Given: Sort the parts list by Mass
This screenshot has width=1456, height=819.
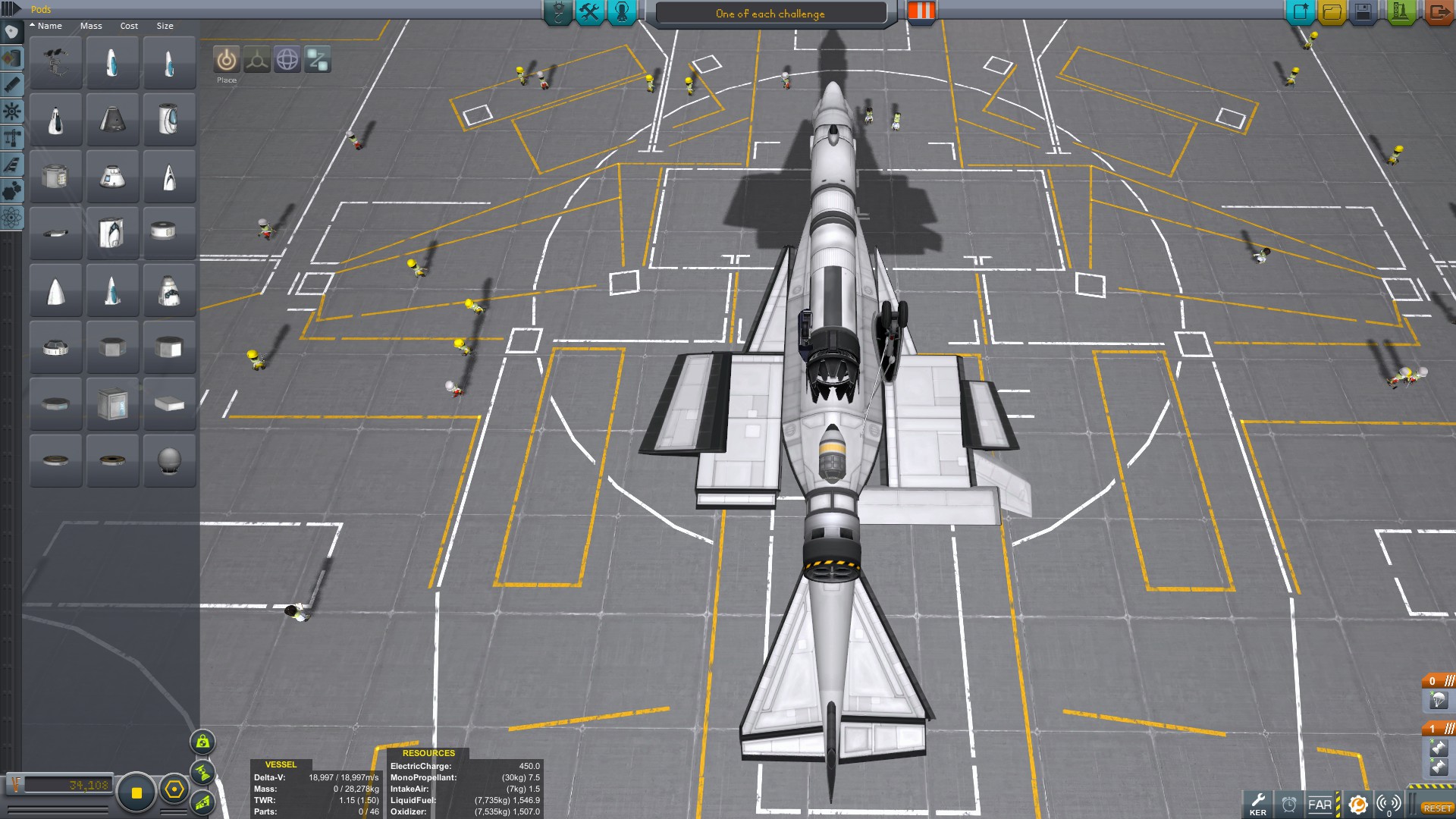Looking at the screenshot, I should pyautogui.click(x=91, y=26).
